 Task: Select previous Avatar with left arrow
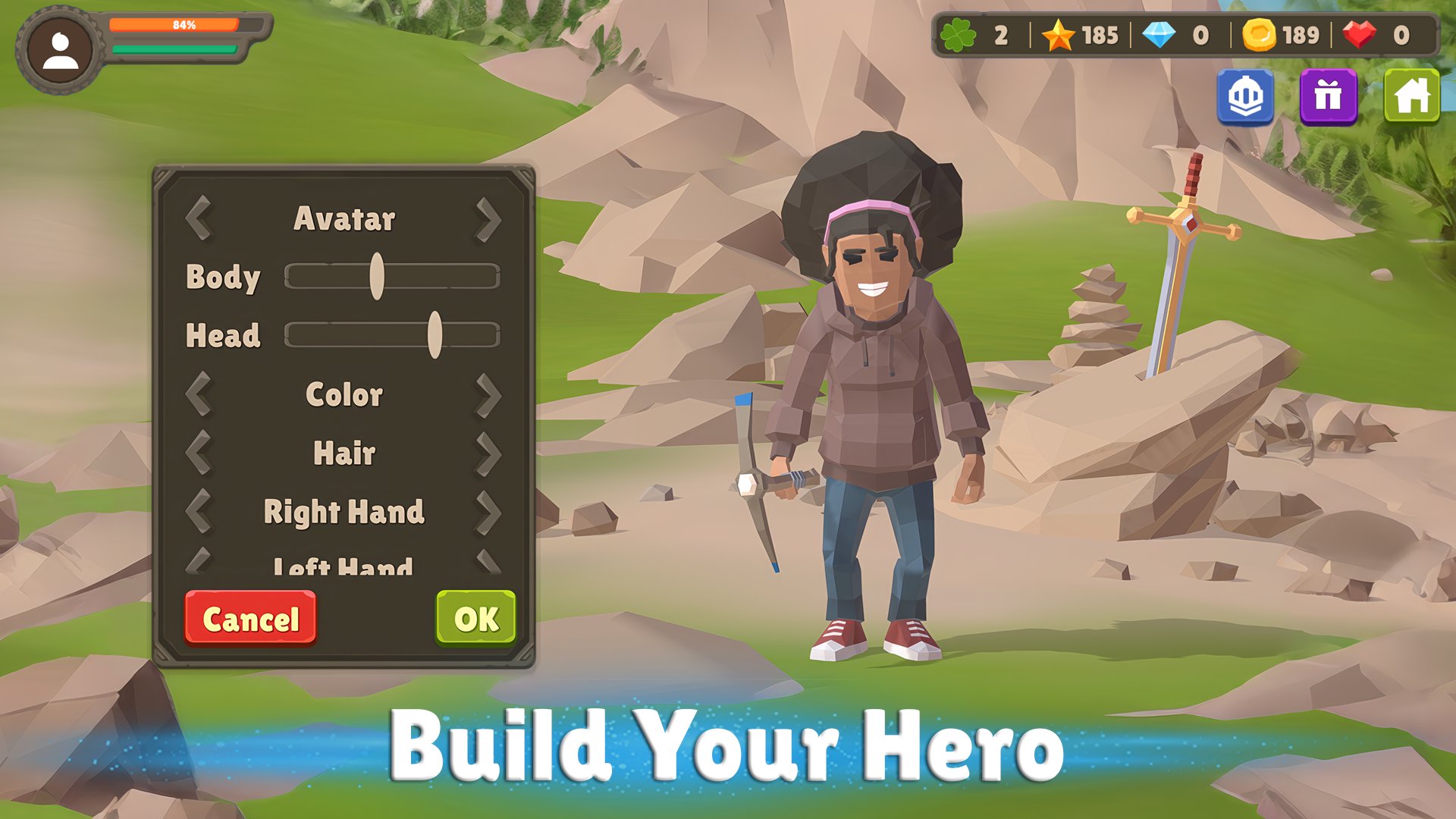(201, 220)
